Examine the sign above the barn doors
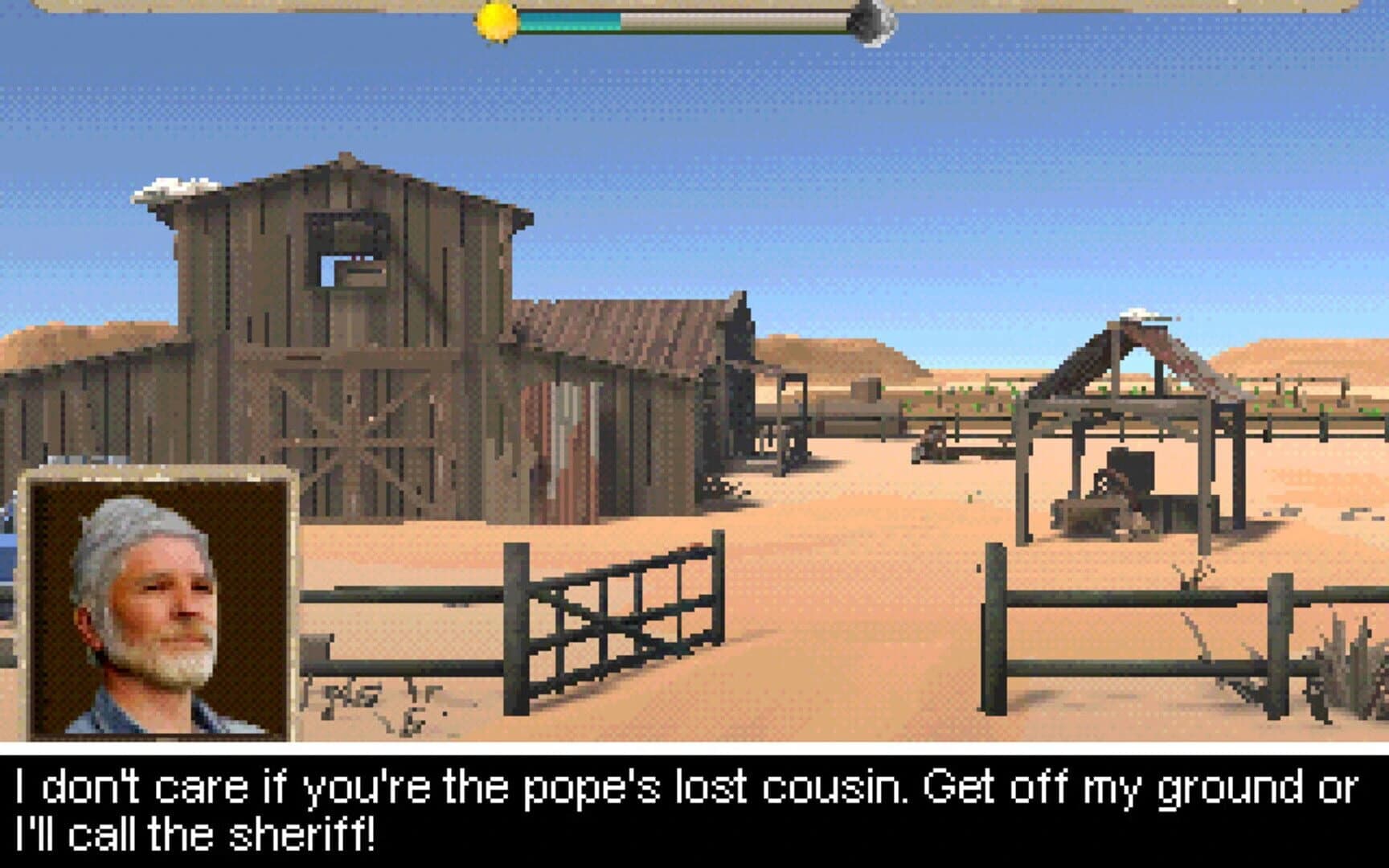This screenshot has width=1389, height=868. click(366, 277)
